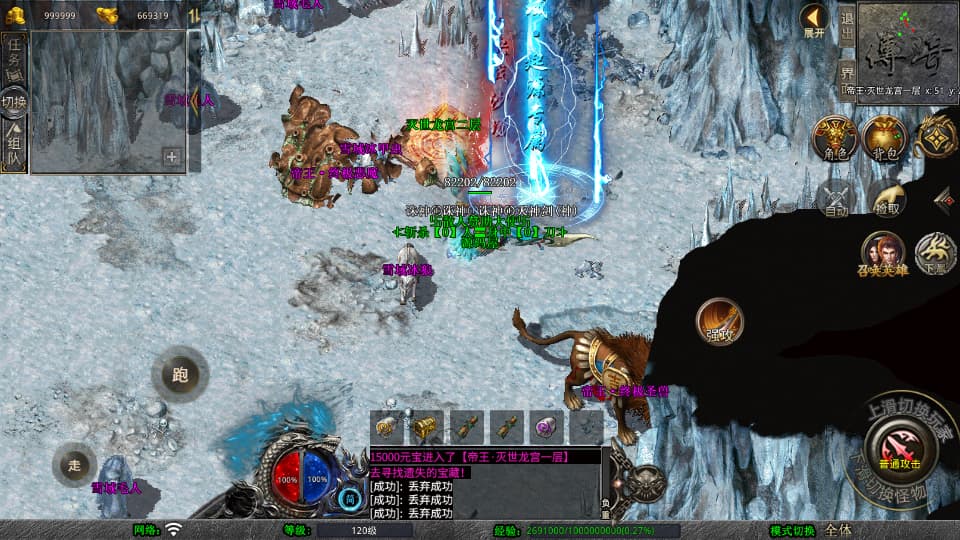Image resolution: width=960 pixels, height=540 pixels.
Task: Click the 全体 attack mode switch
Action: [x=840, y=530]
